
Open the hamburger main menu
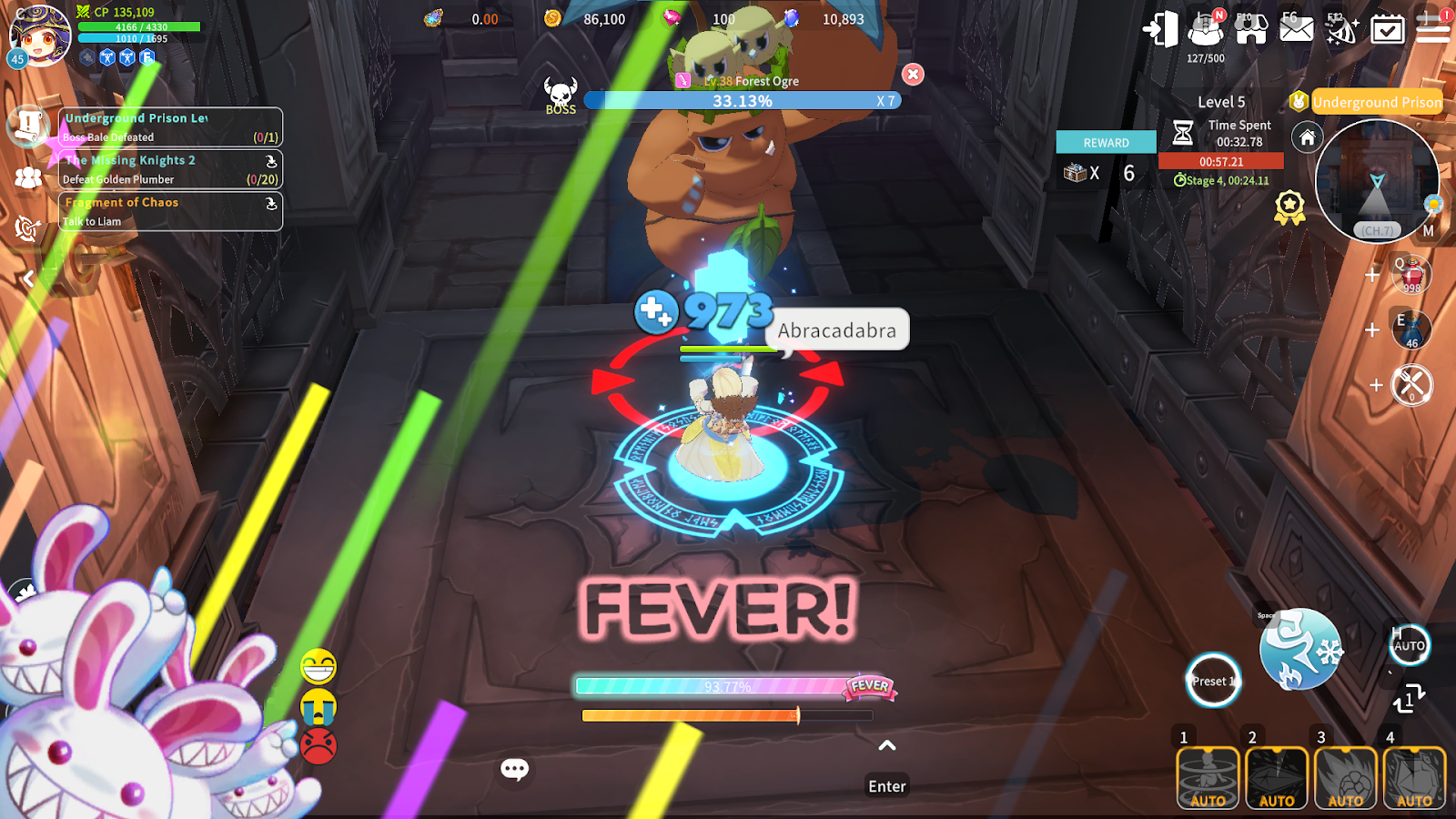click(x=1432, y=30)
